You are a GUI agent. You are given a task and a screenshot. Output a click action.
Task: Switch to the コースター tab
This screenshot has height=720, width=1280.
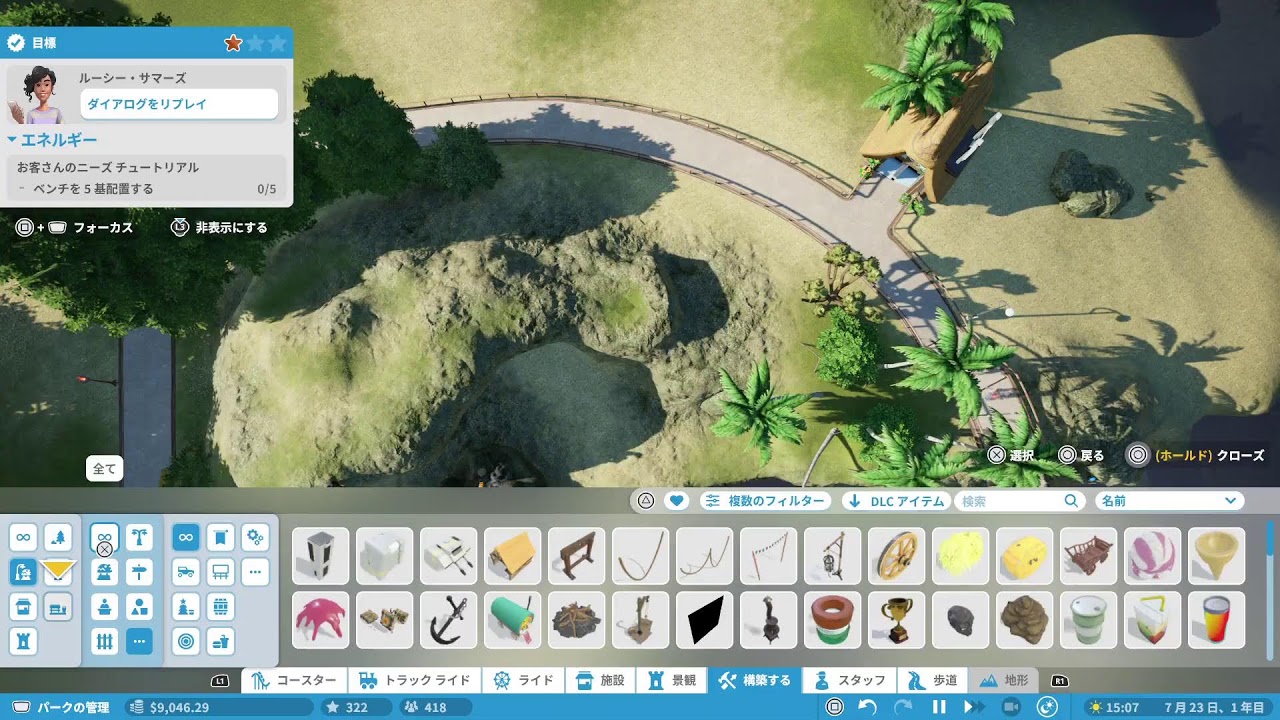tap(294, 680)
